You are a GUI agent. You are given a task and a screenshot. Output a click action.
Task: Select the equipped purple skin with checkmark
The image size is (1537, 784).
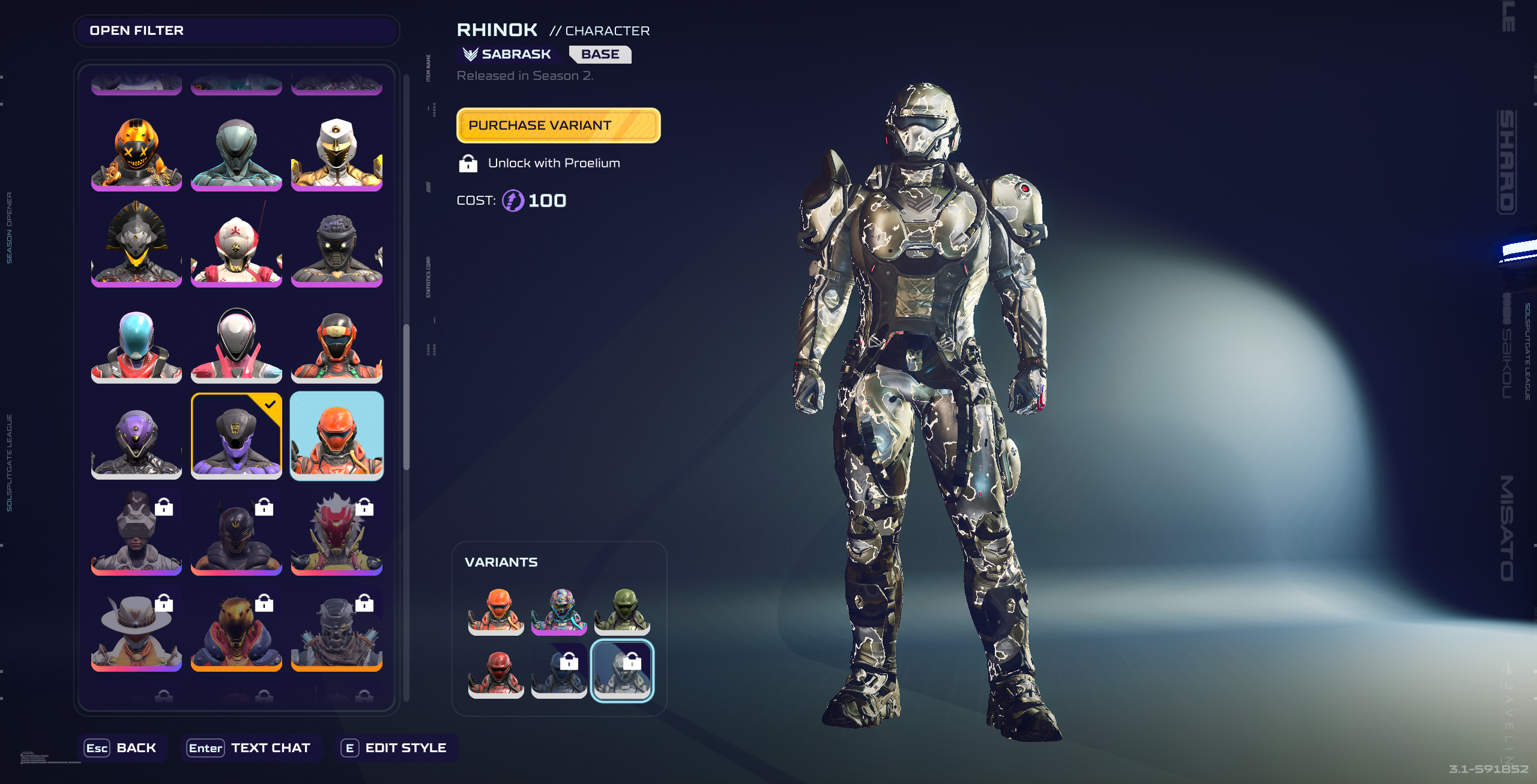[x=236, y=436]
